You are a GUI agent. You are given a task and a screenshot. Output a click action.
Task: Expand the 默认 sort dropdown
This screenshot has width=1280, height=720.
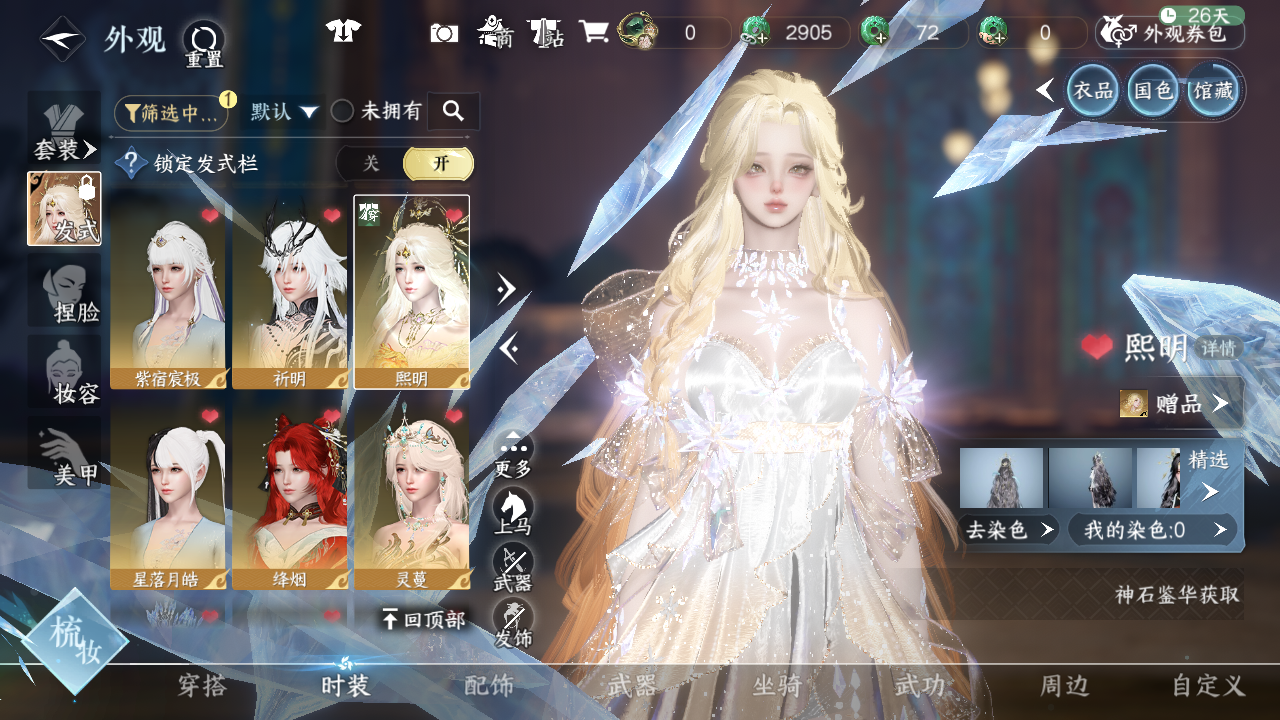pyautogui.click(x=284, y=112)
